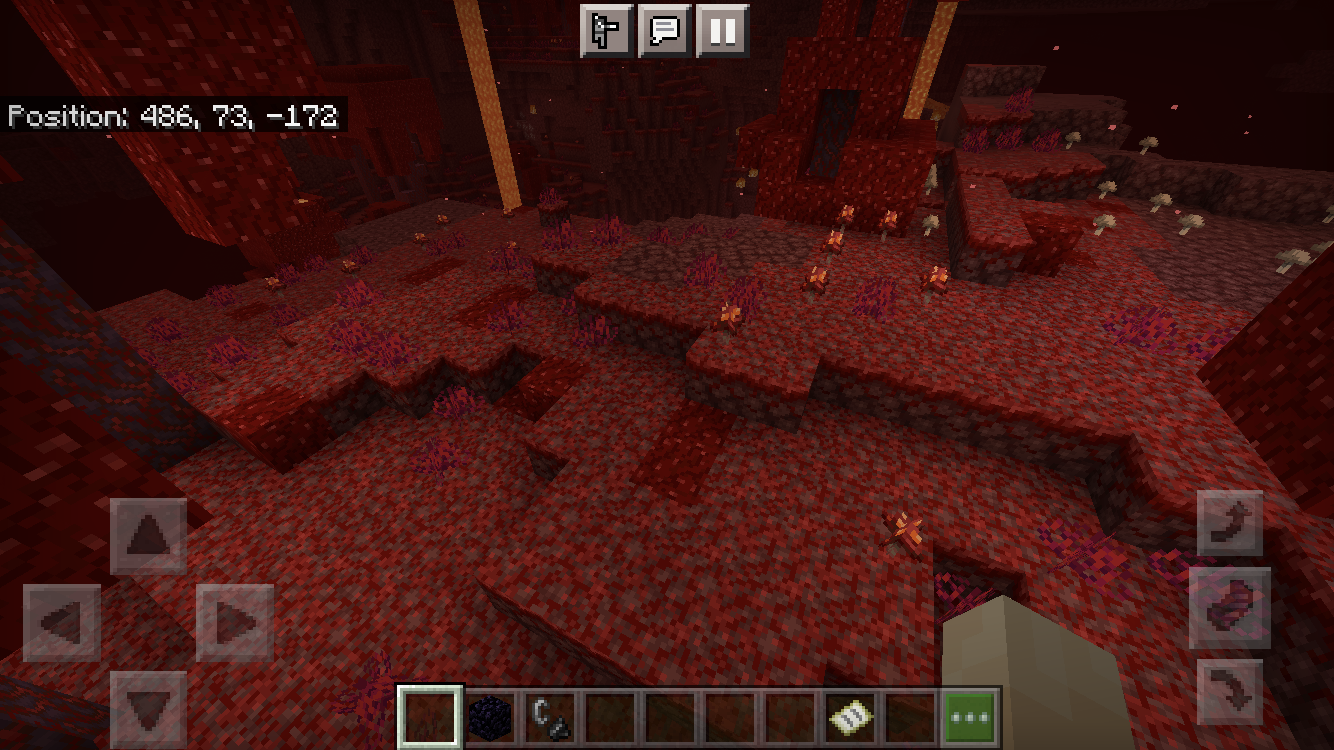Tap the fly up arrow button
1334x750 pixels.
[1229, 523]
